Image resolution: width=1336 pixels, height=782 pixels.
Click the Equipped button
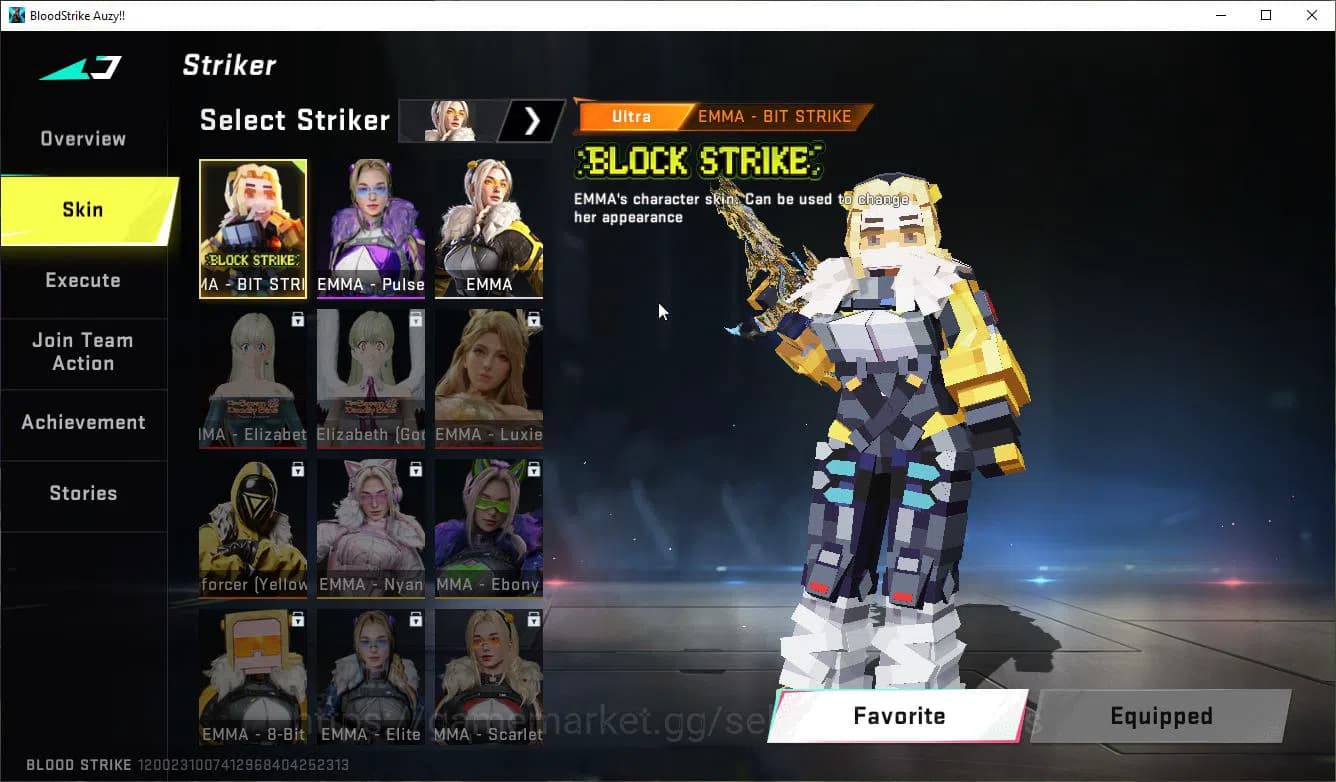tap(1161, 716)
